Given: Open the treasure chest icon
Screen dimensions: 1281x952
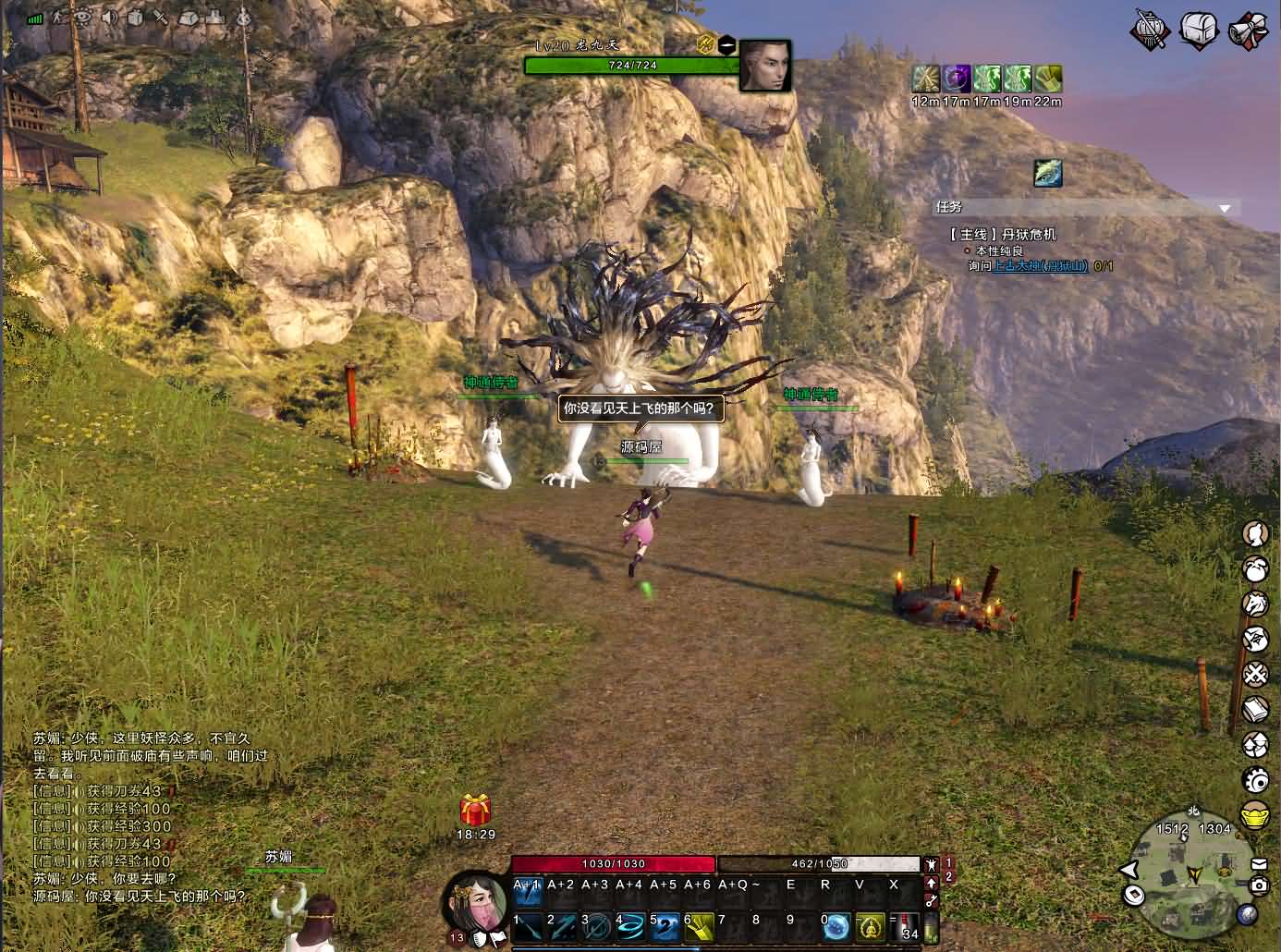Looking at the screenshot, I should point(1199,31).
